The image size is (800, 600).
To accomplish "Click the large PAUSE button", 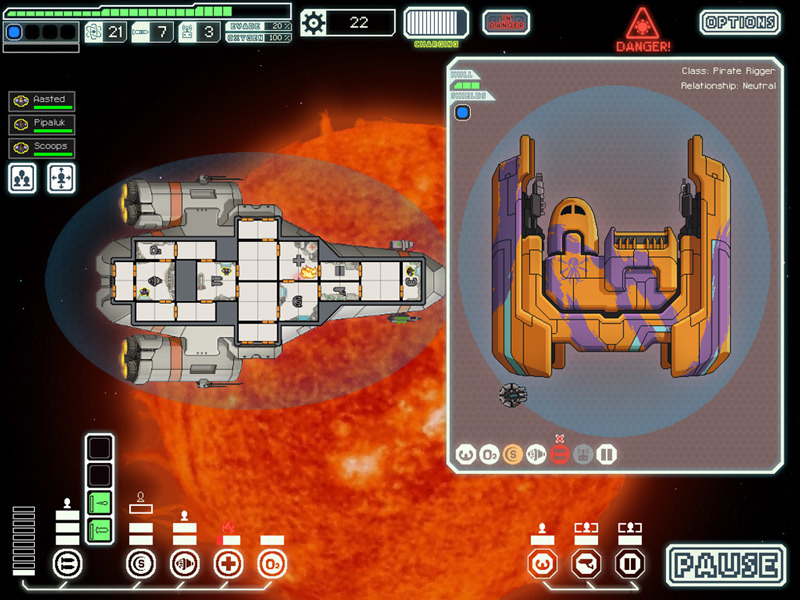I will tap(727, 564).
